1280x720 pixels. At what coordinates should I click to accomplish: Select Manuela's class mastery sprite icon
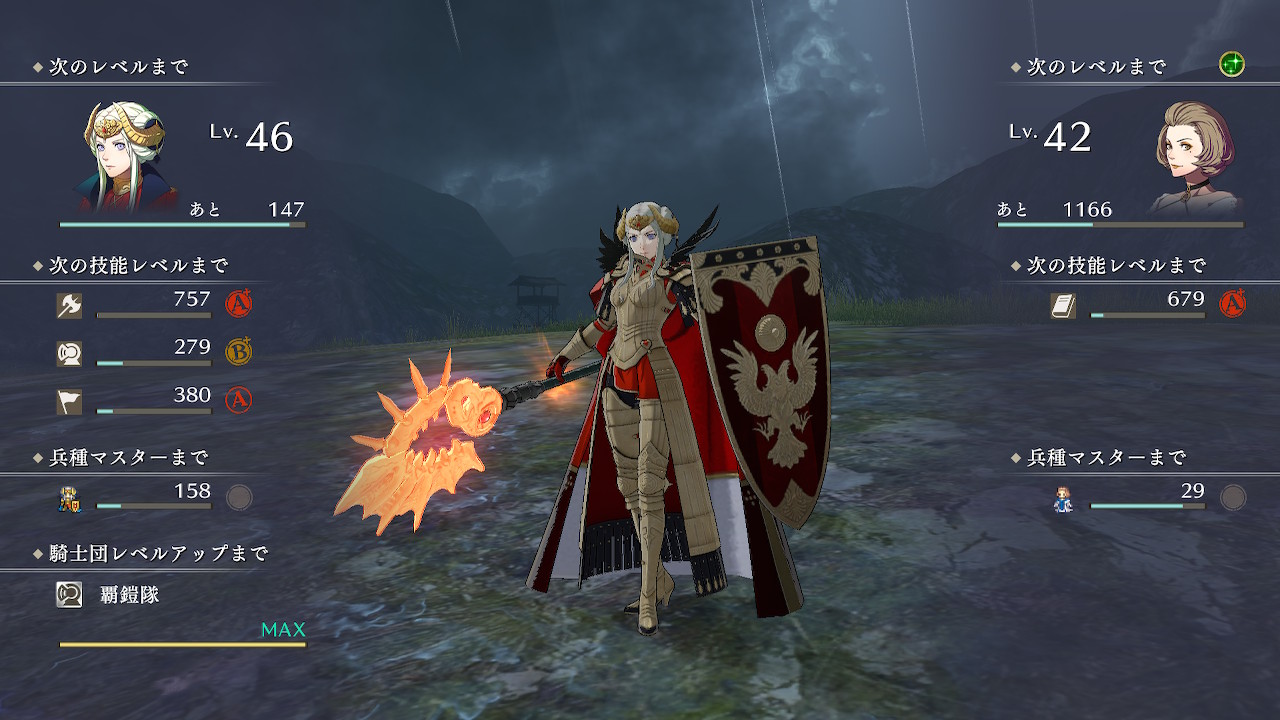click(x=1063, y=498)
